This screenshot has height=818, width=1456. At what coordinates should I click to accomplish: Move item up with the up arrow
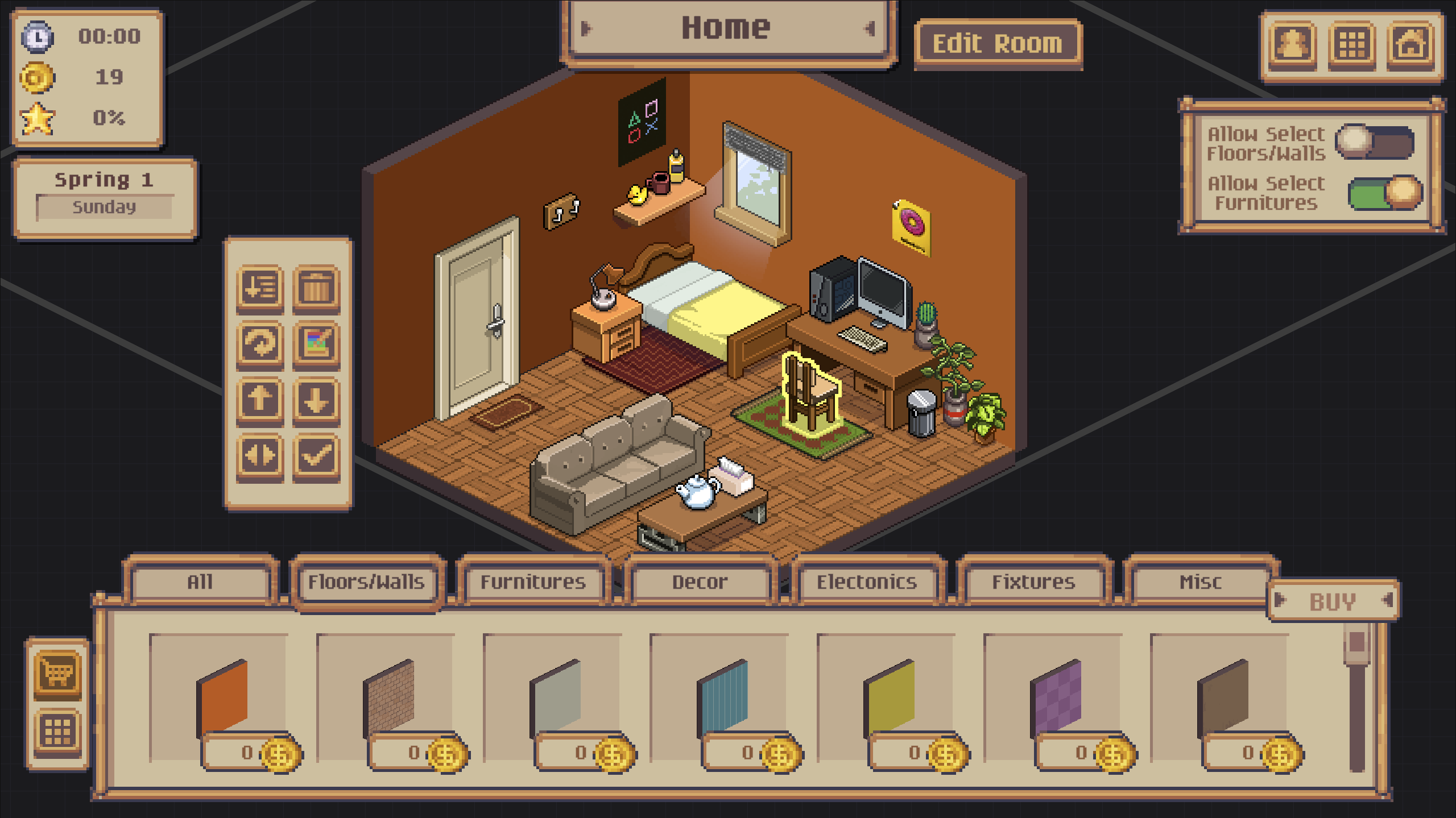tap(260, 400)
